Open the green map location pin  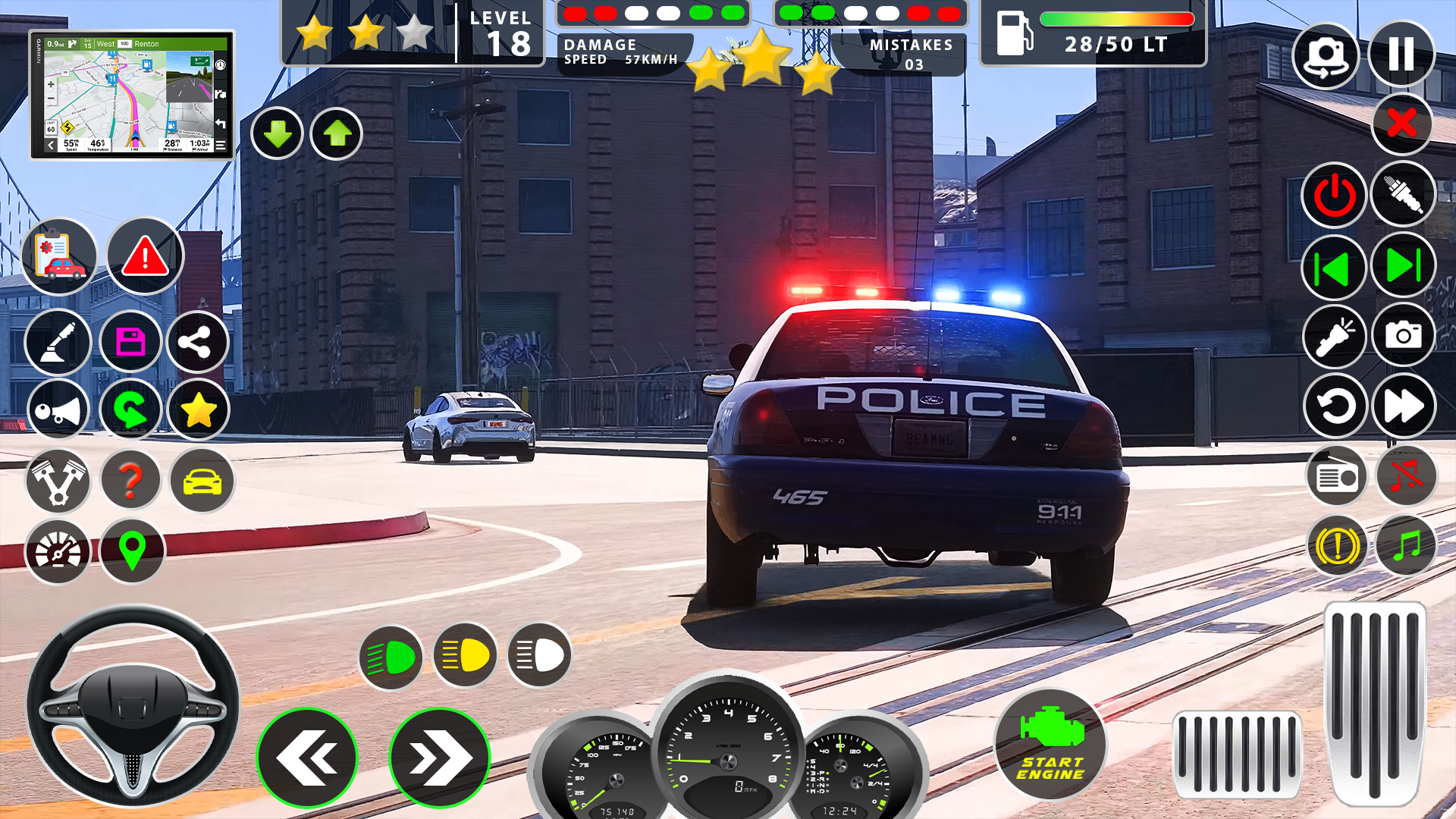pyautogui.click(x=132, y=551)
